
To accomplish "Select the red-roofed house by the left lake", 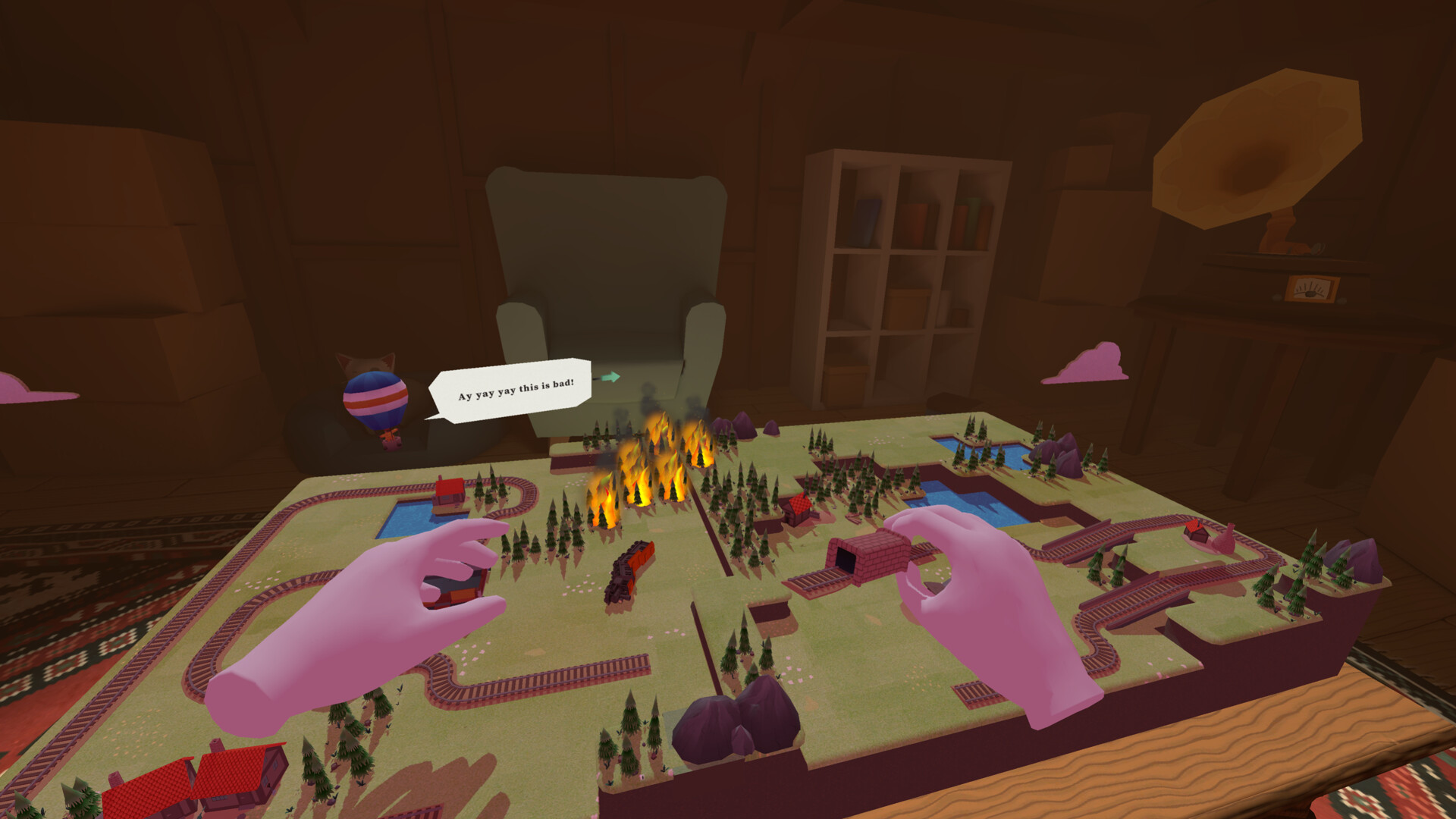I will [x=449, y=493].
